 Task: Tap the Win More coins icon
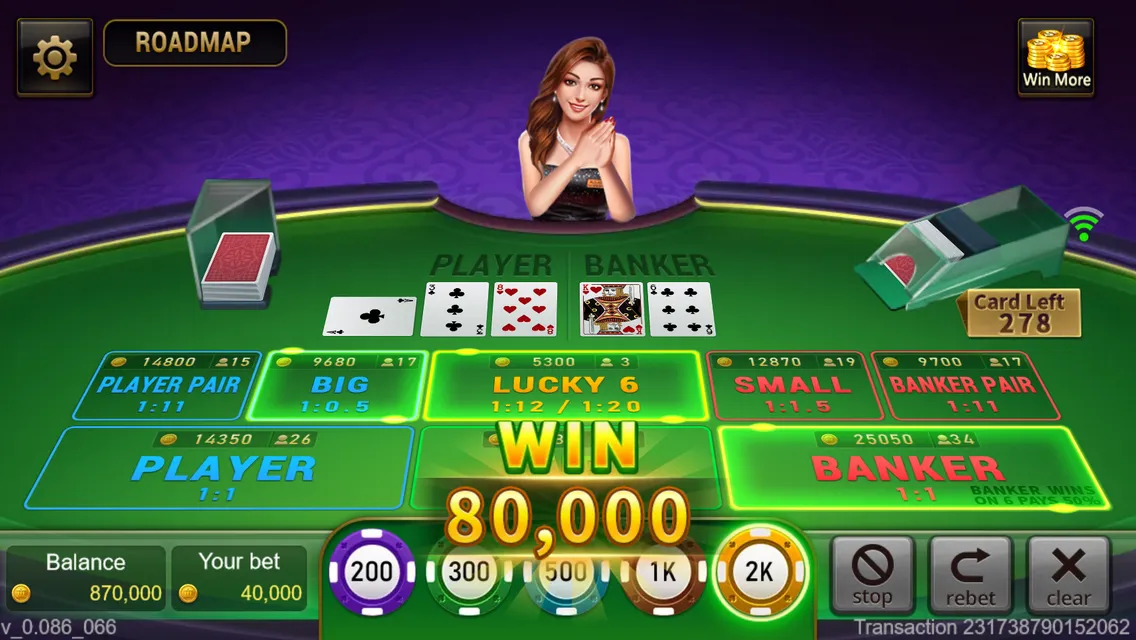tap(1056, 58)
